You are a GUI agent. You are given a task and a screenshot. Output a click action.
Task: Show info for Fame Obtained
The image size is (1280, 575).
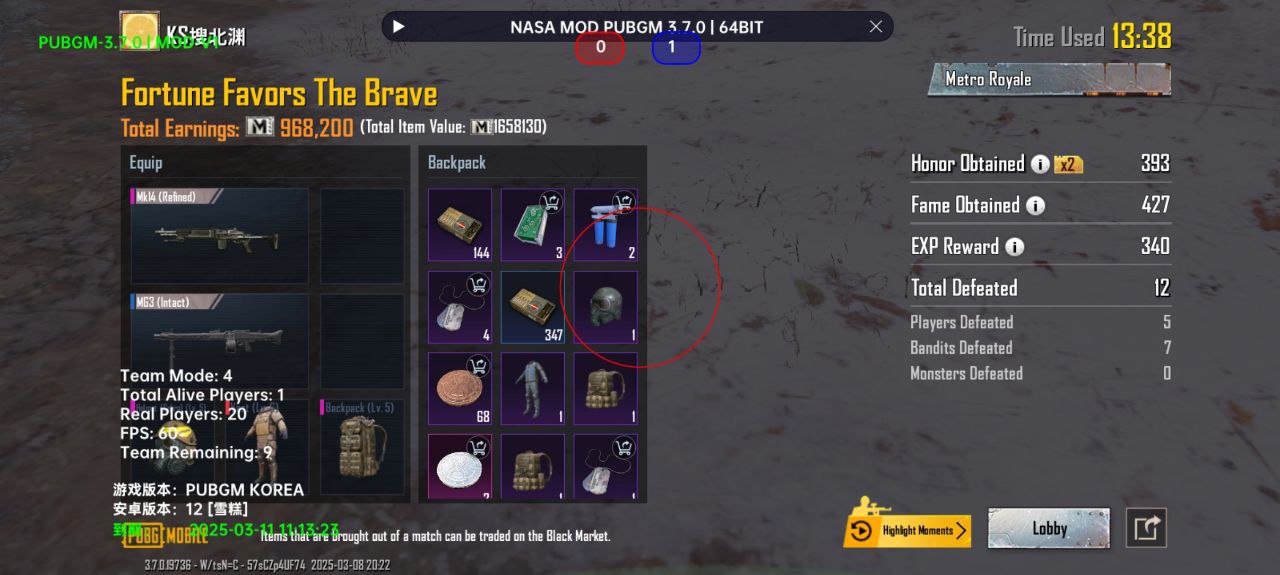point(1035,206)
